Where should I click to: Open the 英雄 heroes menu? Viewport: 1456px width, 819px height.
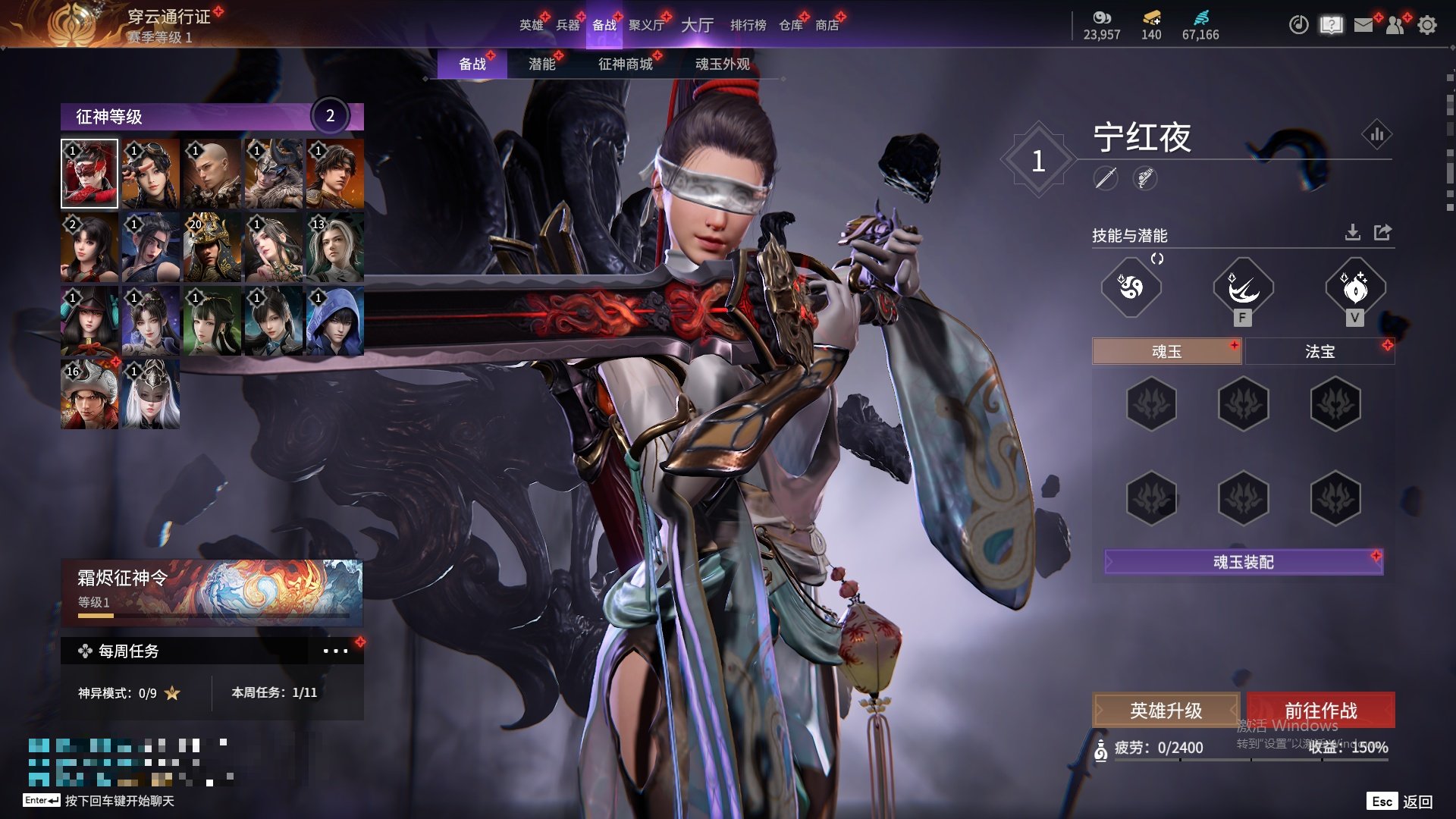[x=531, y=25]
